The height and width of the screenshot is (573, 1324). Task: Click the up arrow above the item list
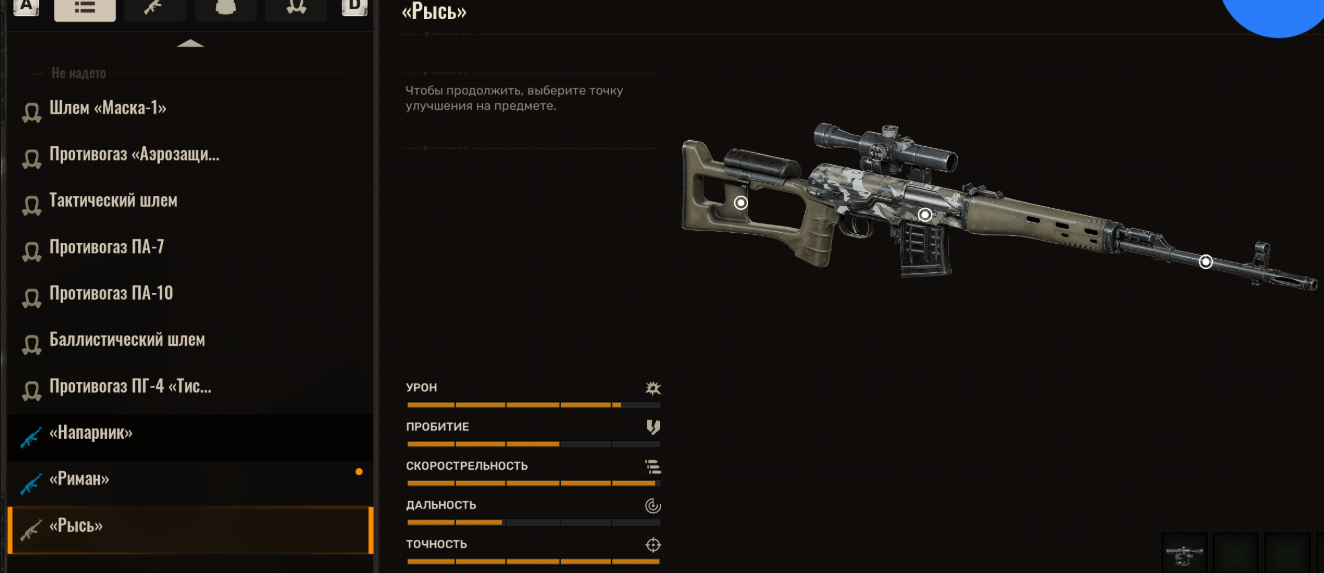click(x=190, y=43)
